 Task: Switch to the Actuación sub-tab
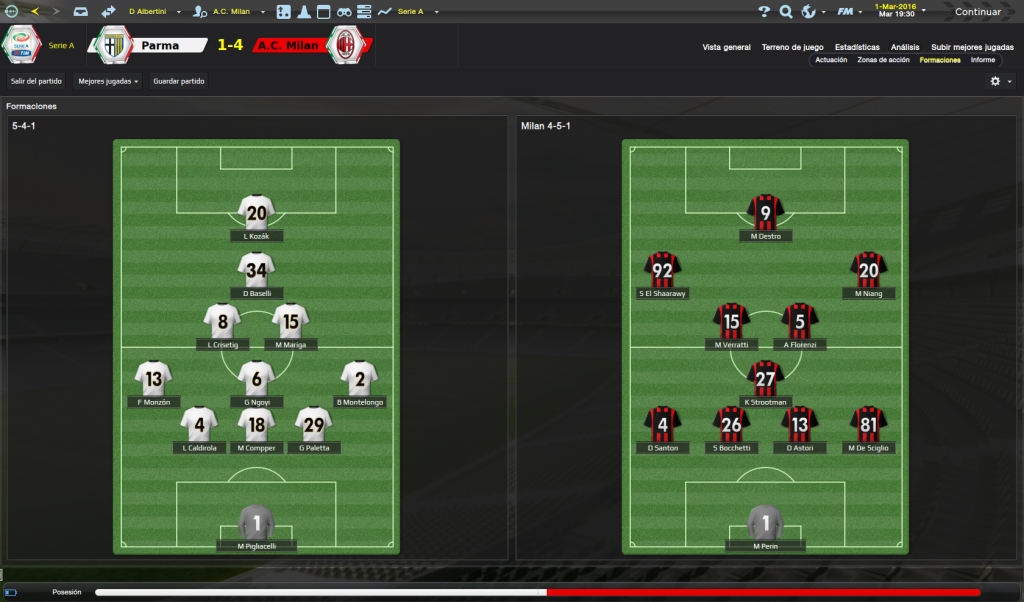[x=831, y=60]
